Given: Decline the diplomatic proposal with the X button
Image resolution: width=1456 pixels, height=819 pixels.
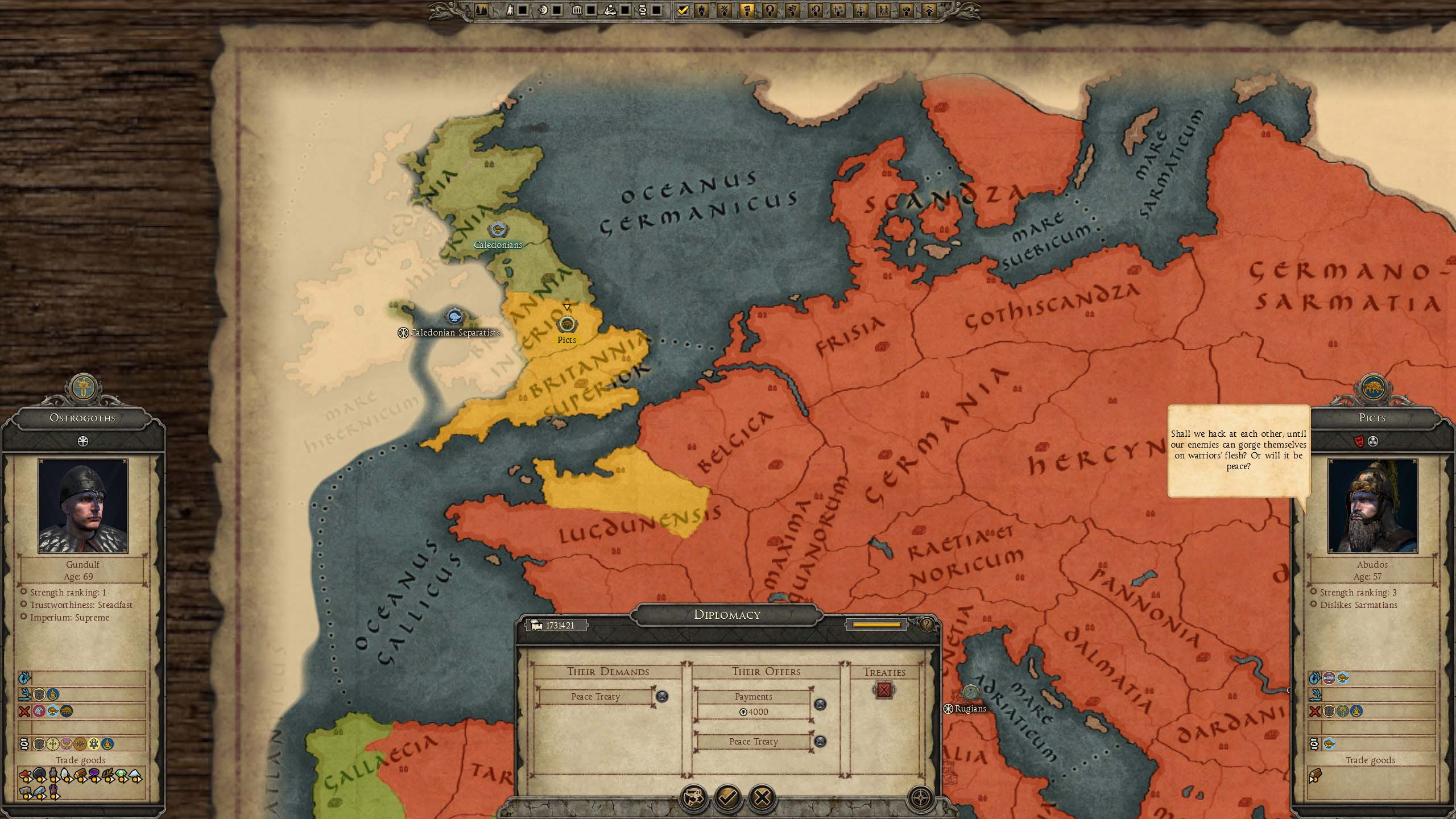Looking at the screenshot, I should point(762,797).
